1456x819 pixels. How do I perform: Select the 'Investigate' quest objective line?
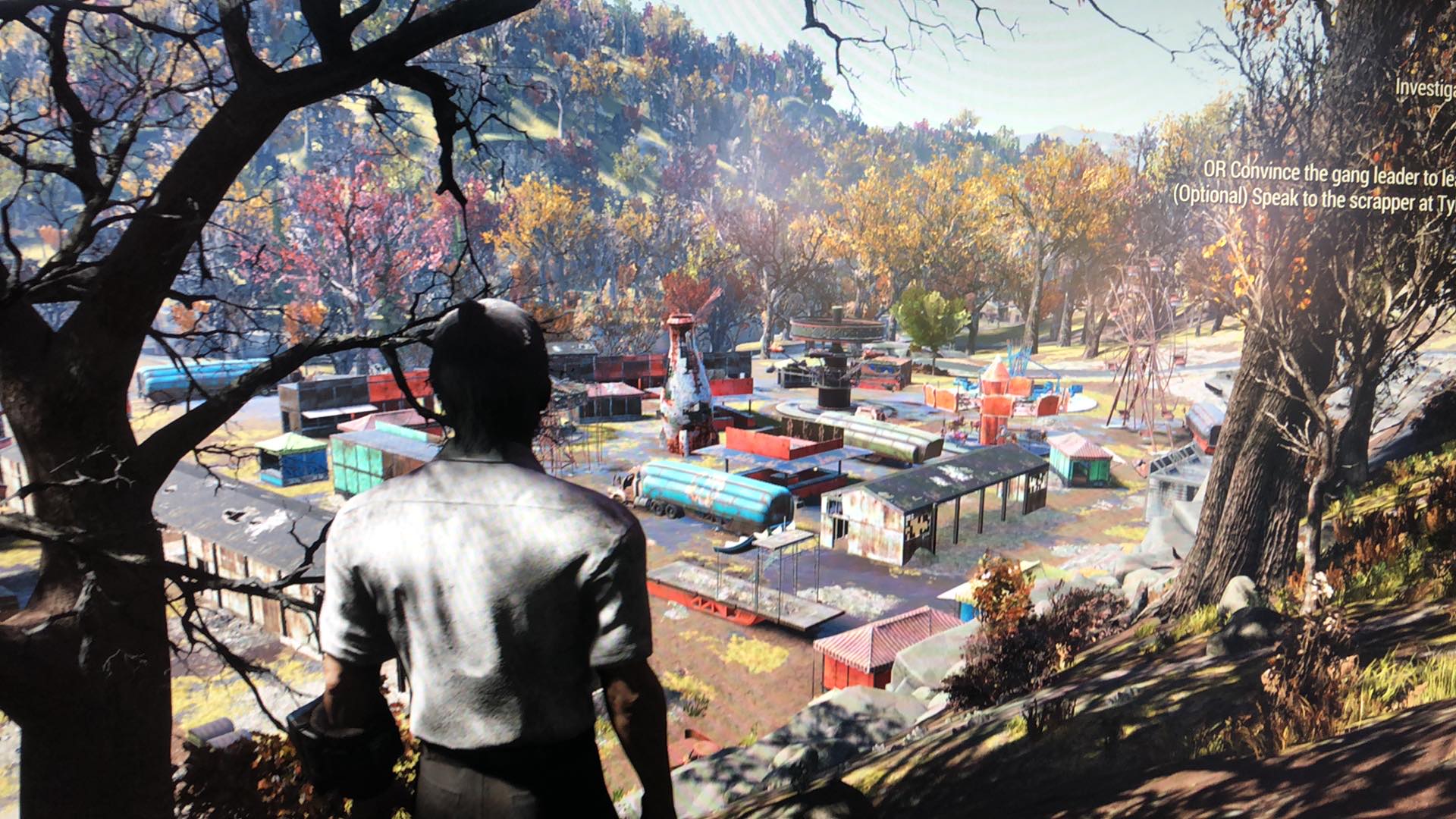tap(1425, 88)
